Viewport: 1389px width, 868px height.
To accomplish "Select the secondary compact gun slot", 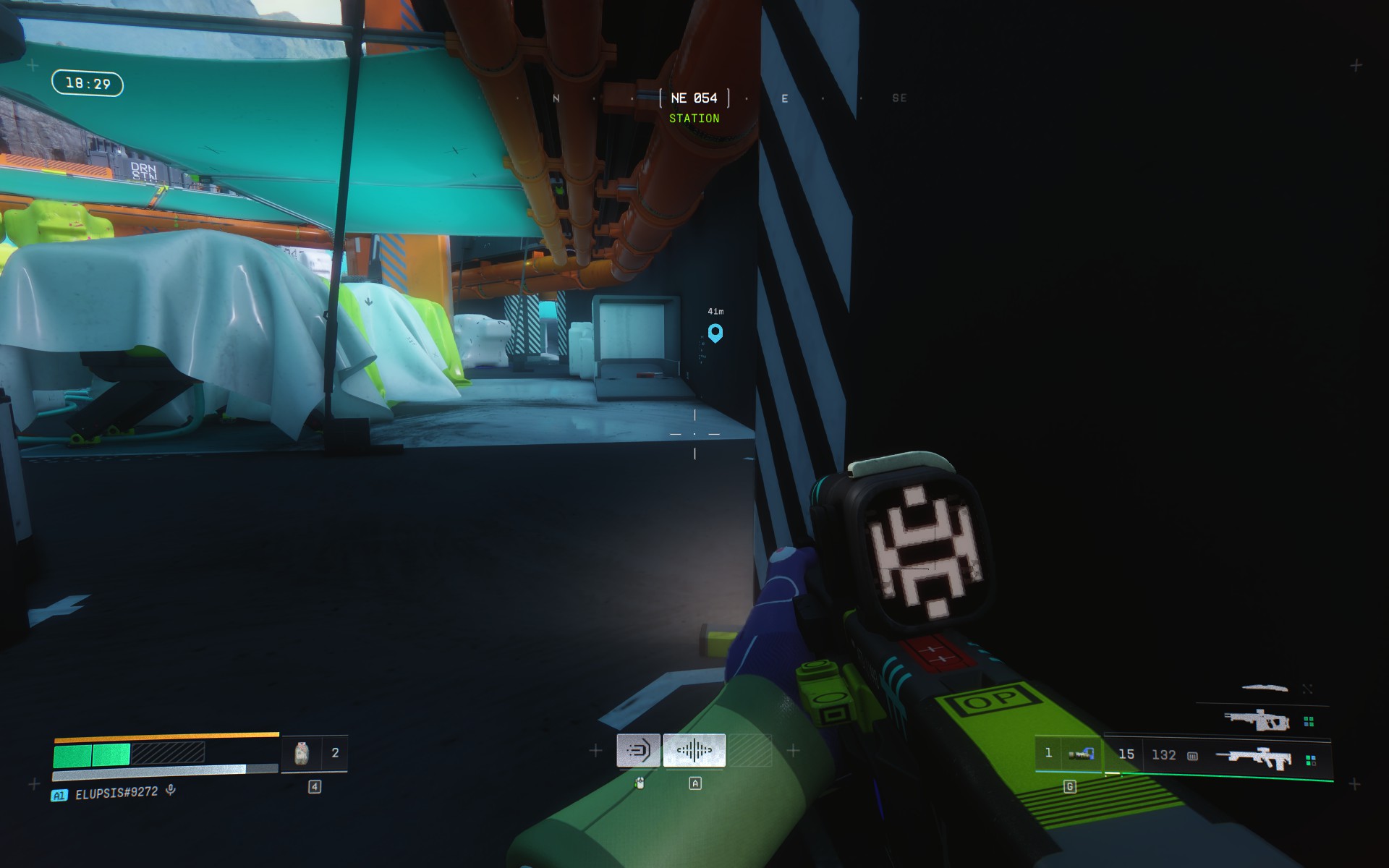I will click(1257, 720).
